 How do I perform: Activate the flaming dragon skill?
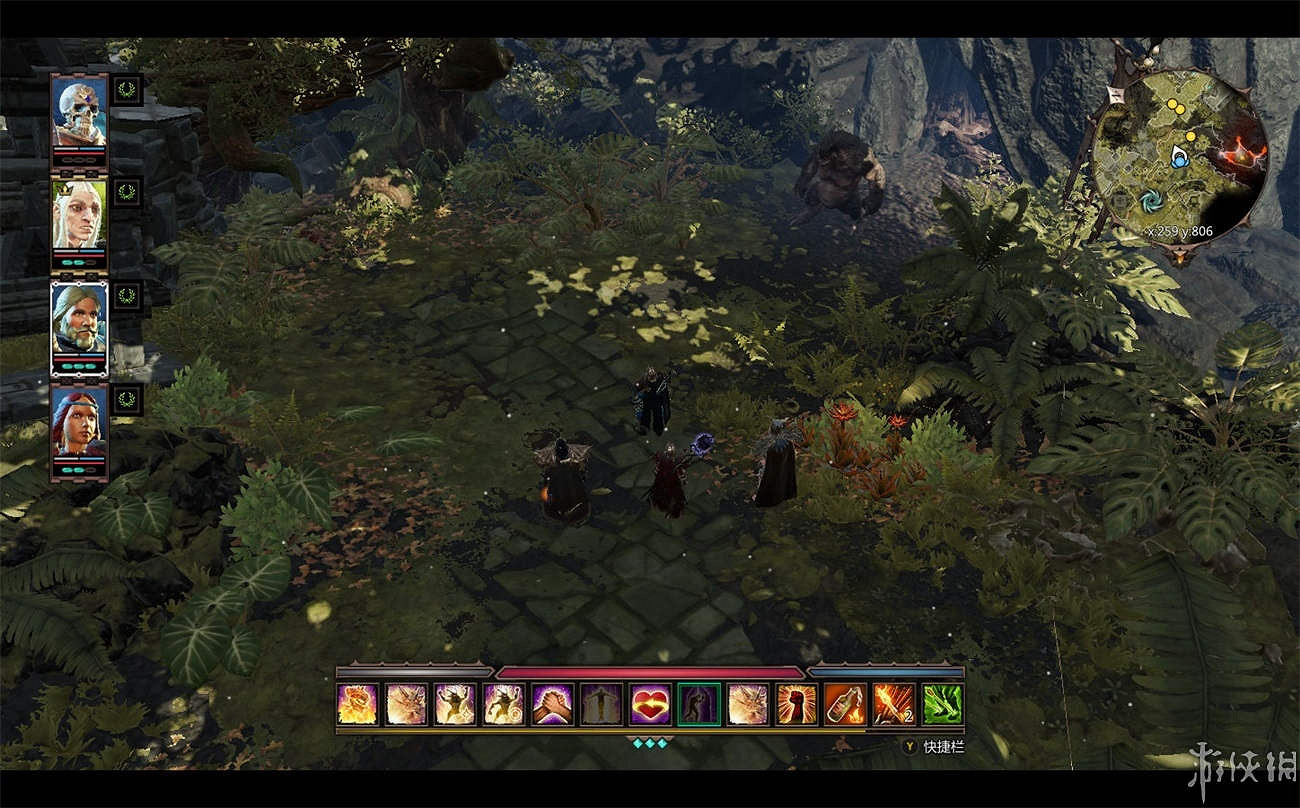[x=357, y=704]
